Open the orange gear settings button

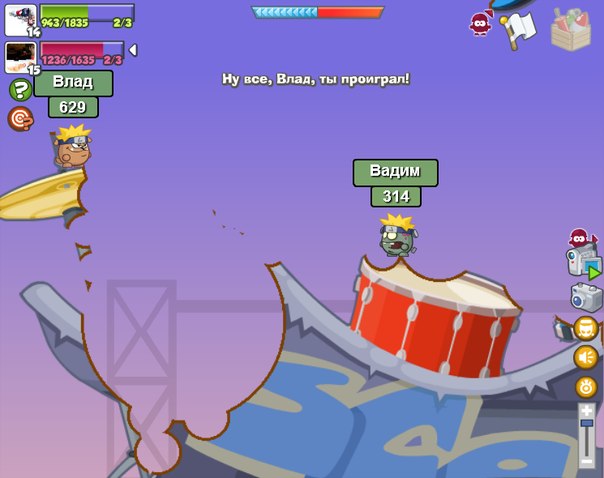coord(586,387)
